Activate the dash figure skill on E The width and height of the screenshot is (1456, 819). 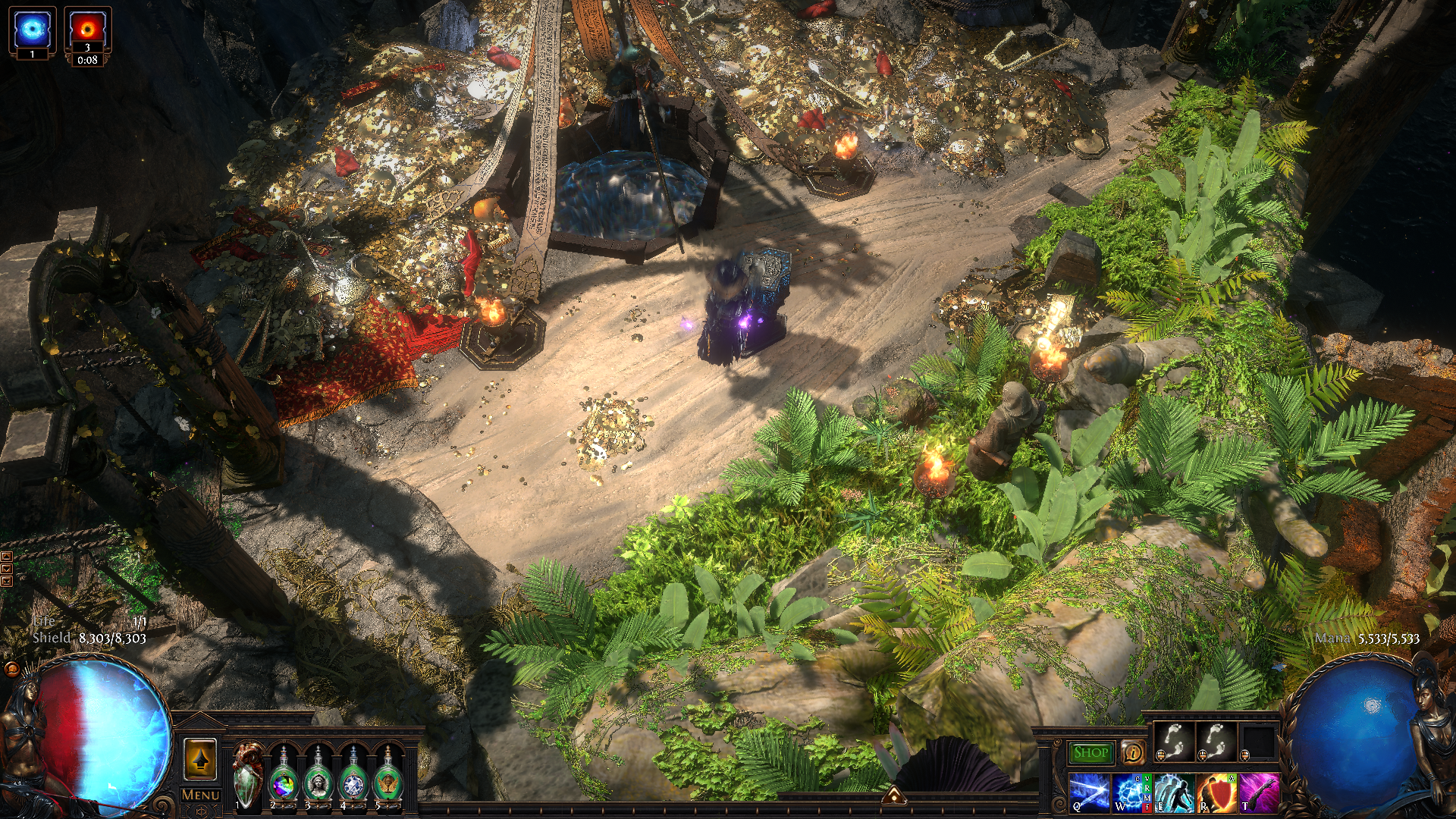(1173, 793)
